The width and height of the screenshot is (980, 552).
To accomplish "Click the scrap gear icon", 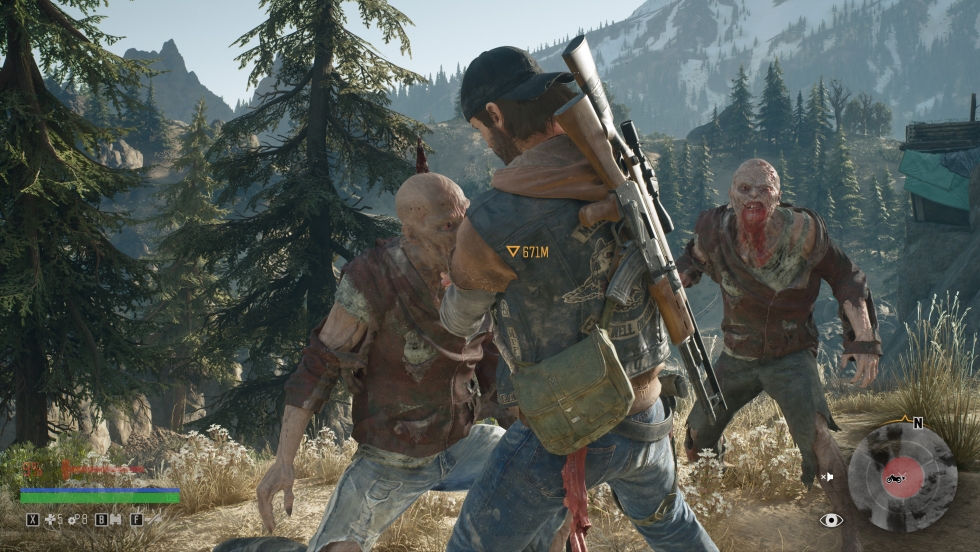I will click(x=72, y=520).
